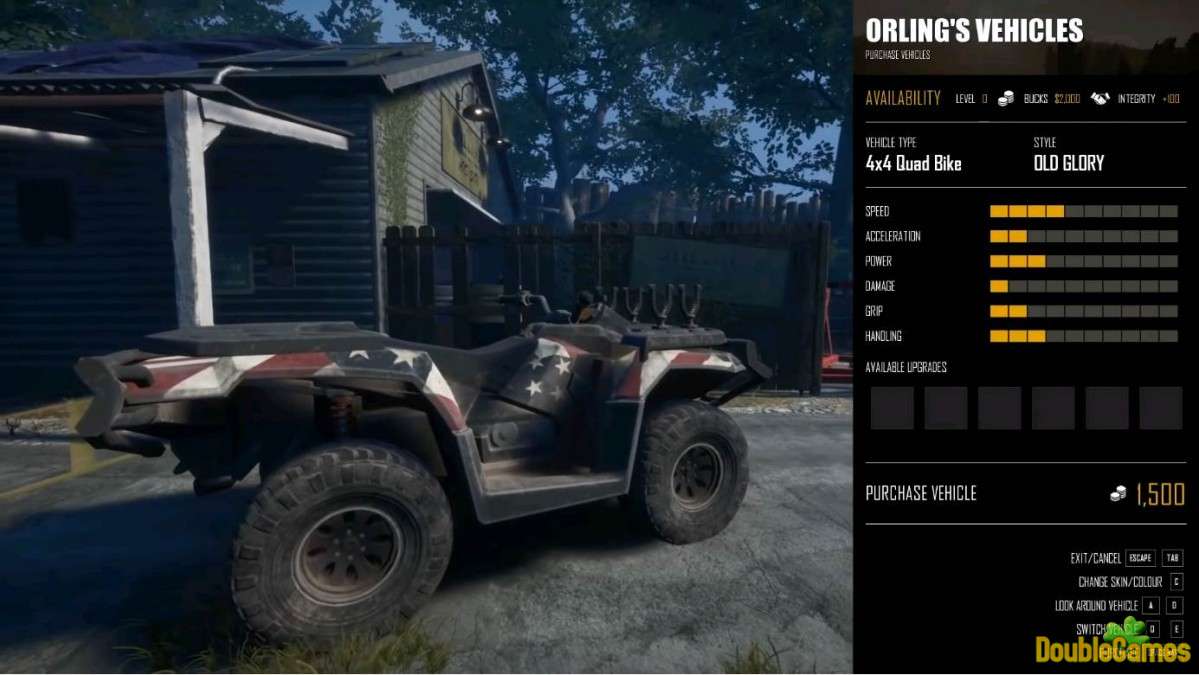1199x675 pixels.
Task: Purchase the vehicle for 1,500 bucks
Action: 1024,493
